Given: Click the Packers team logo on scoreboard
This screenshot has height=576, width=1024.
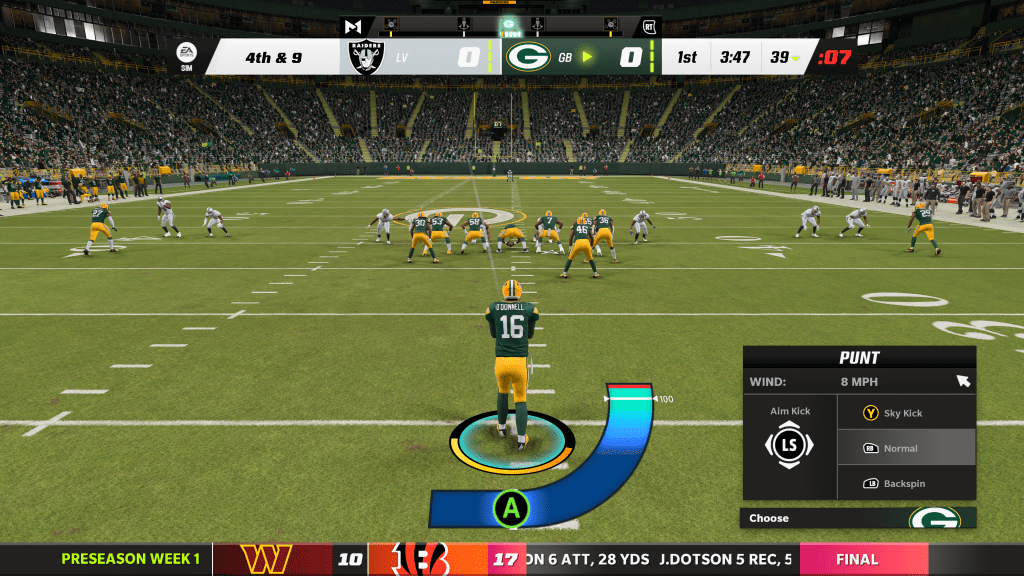Looking at the screenshot, I should click(x=528, y=57).
